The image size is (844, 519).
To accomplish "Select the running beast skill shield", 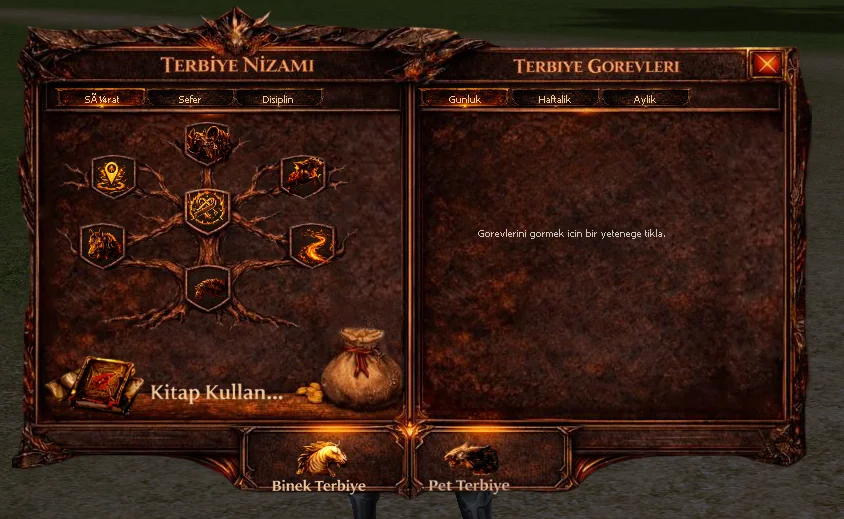I will [x=302, y=176].
